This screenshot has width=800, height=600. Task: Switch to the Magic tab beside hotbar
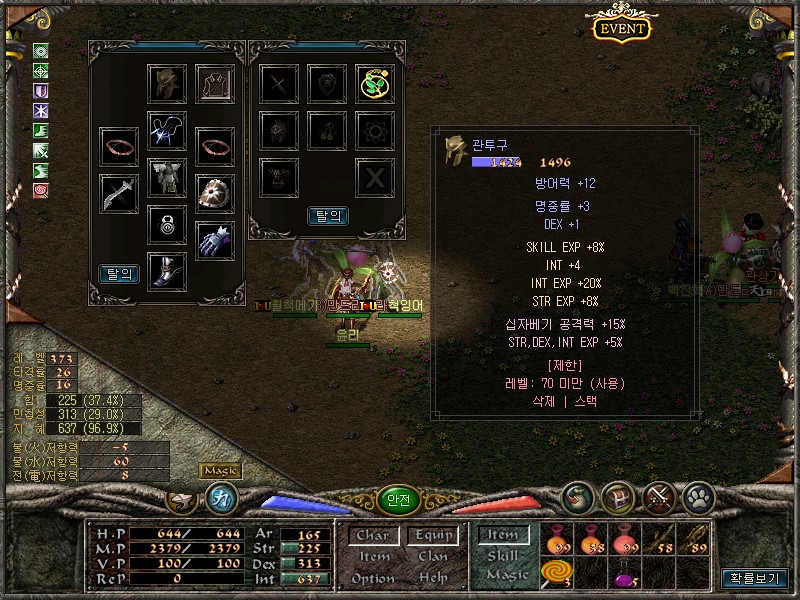click(507, 575)
